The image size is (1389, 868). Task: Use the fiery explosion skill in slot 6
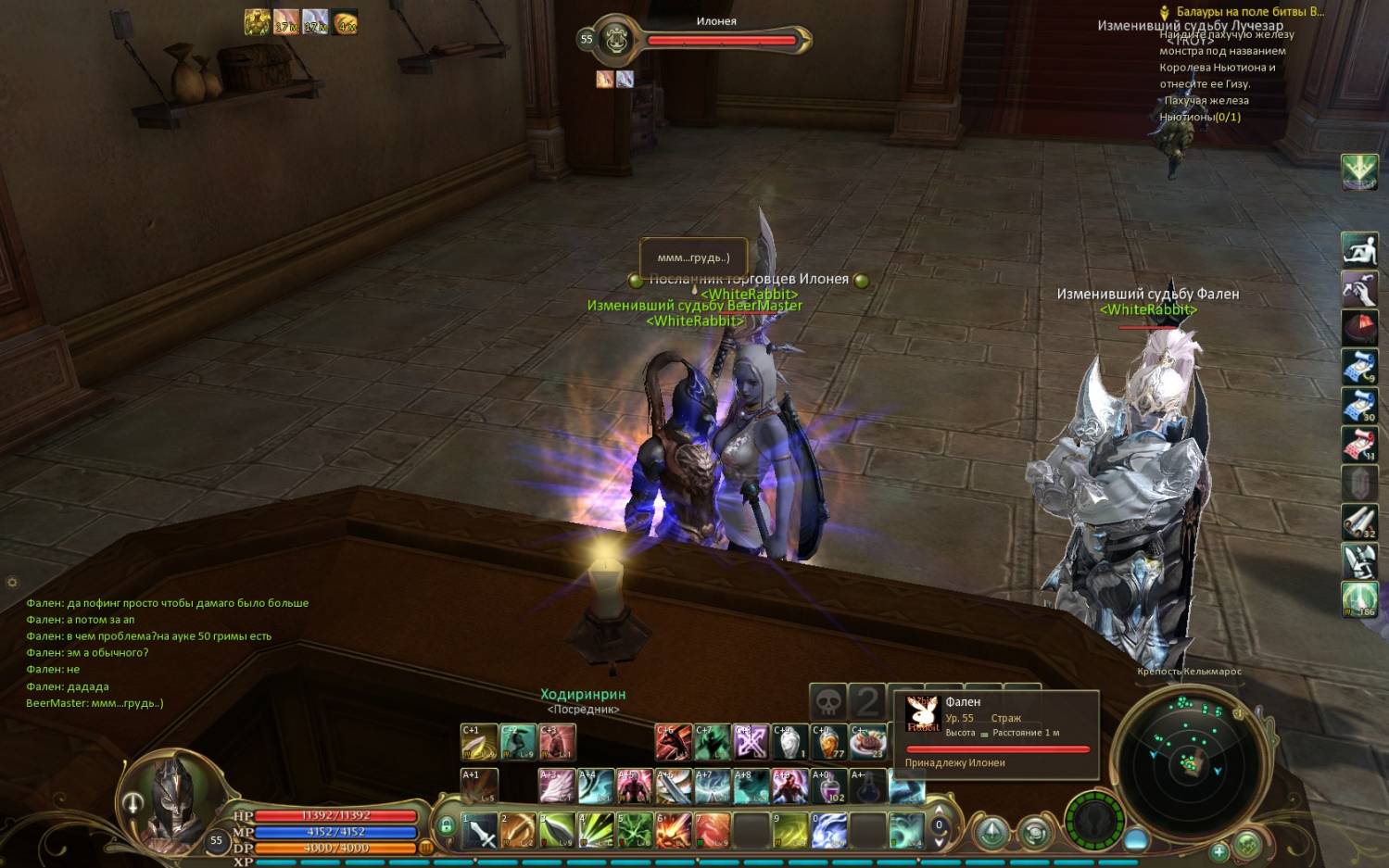674,830
